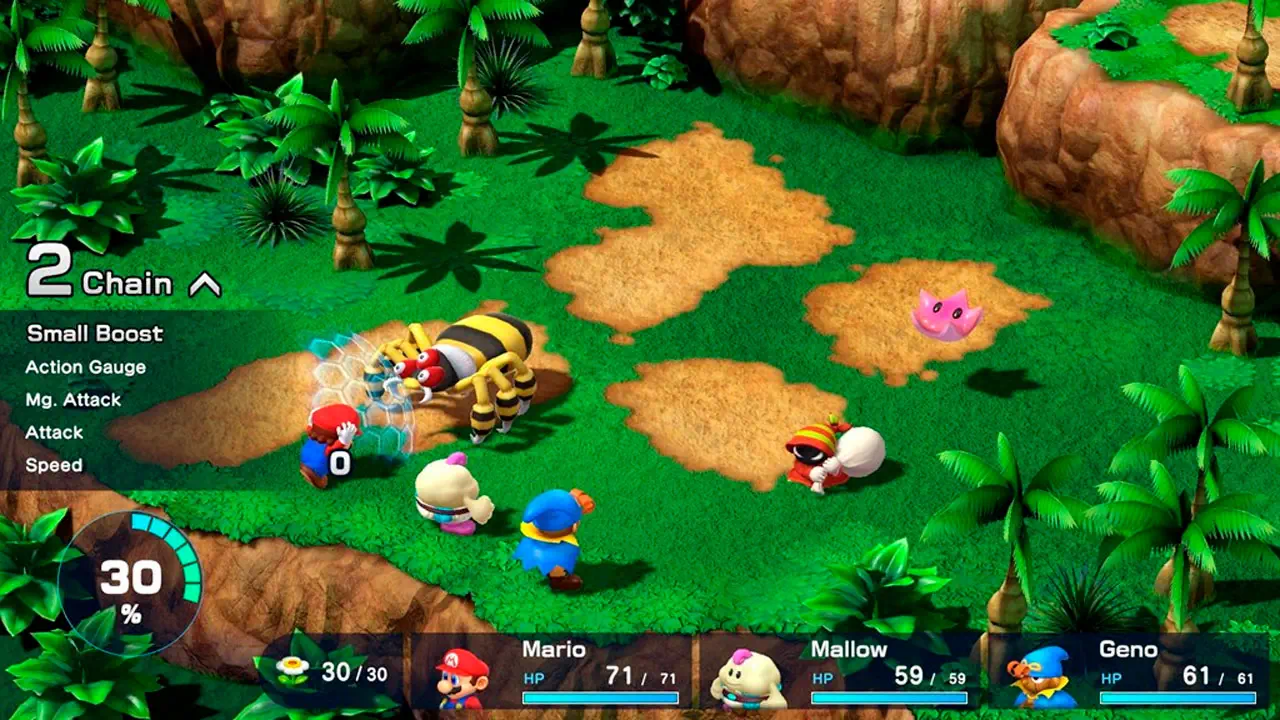Viewport: 1280px width, 720px height.
Task: Click the Action Gauge boost row
Action: click(86, 367)
